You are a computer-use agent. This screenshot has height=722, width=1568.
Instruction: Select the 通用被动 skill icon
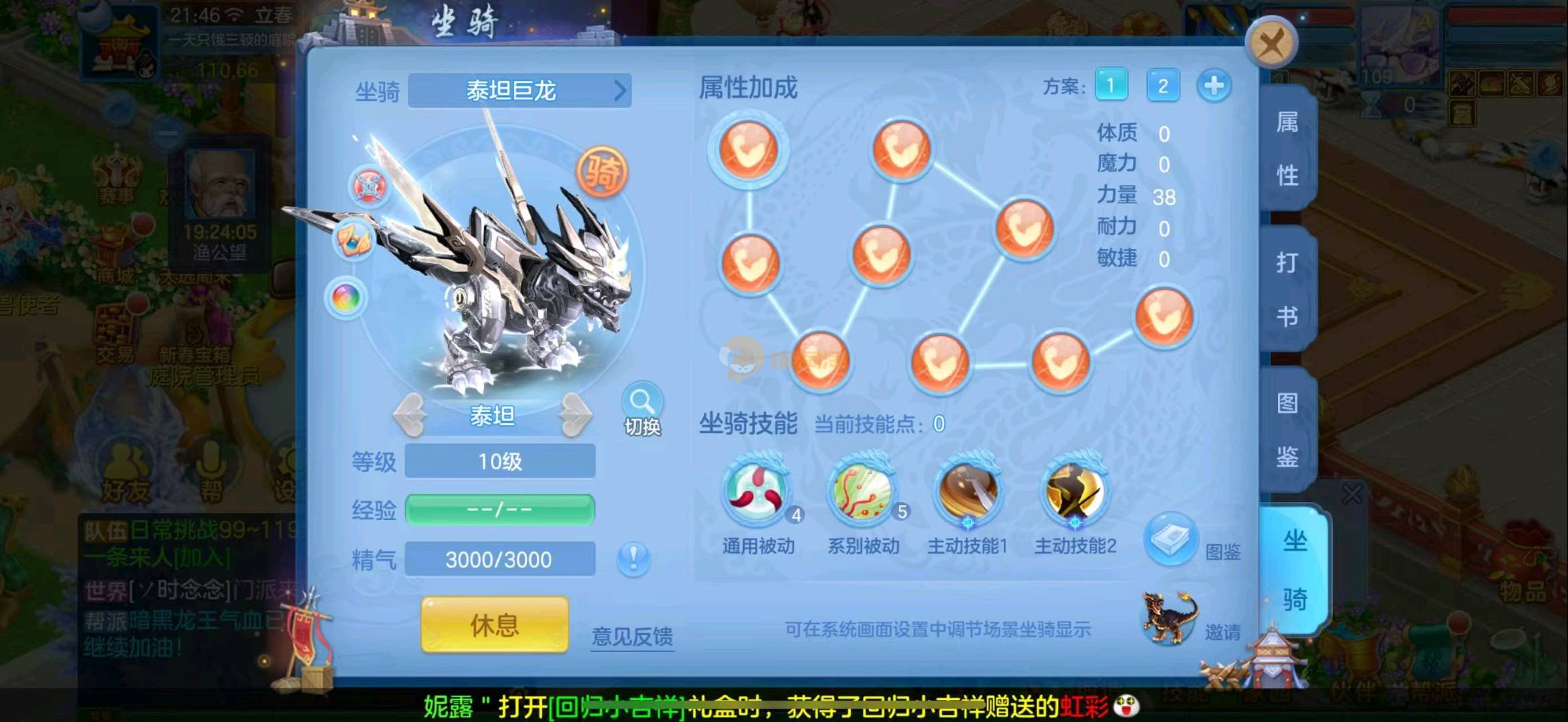[x=758, y=493]
